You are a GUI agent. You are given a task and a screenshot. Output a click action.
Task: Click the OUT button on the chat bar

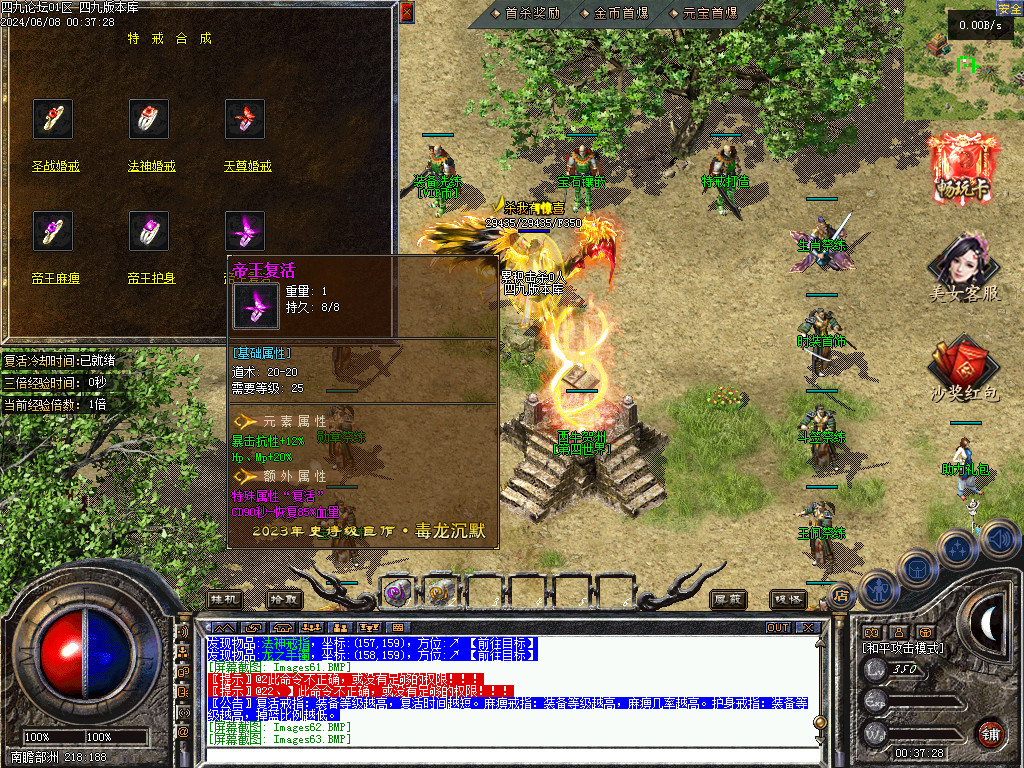pyautogui.click(x=778, y=627)
